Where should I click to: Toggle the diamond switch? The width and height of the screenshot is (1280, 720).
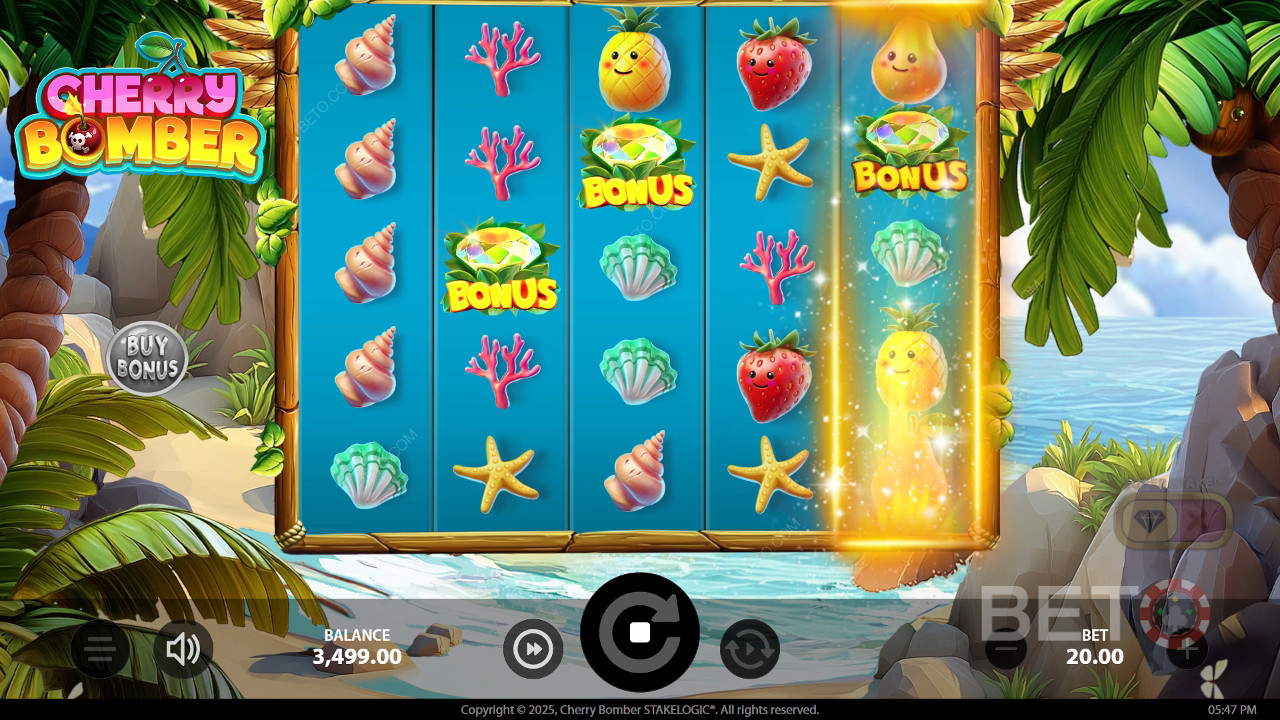[x=1173, y=521]
